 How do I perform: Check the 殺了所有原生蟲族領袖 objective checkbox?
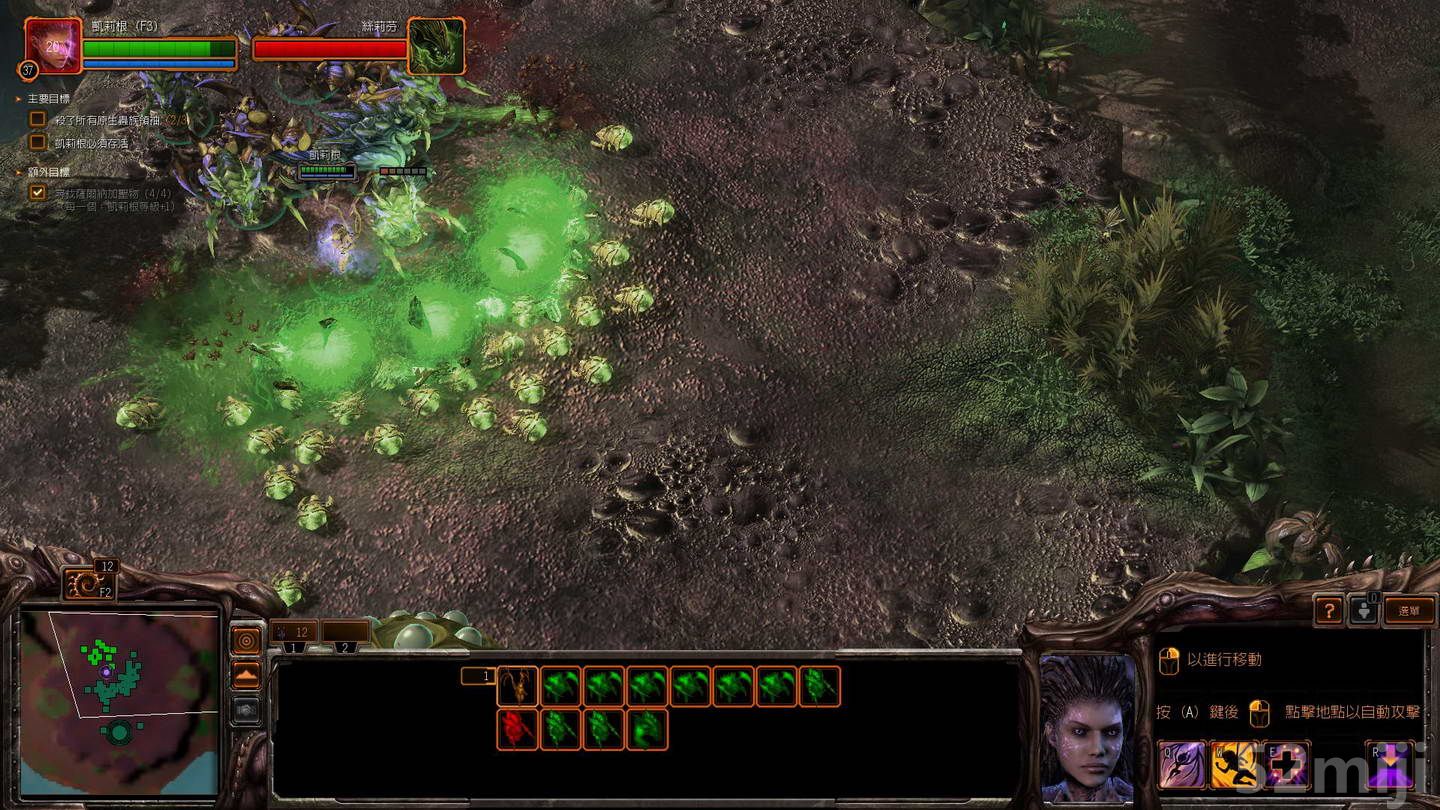(37, 119)
